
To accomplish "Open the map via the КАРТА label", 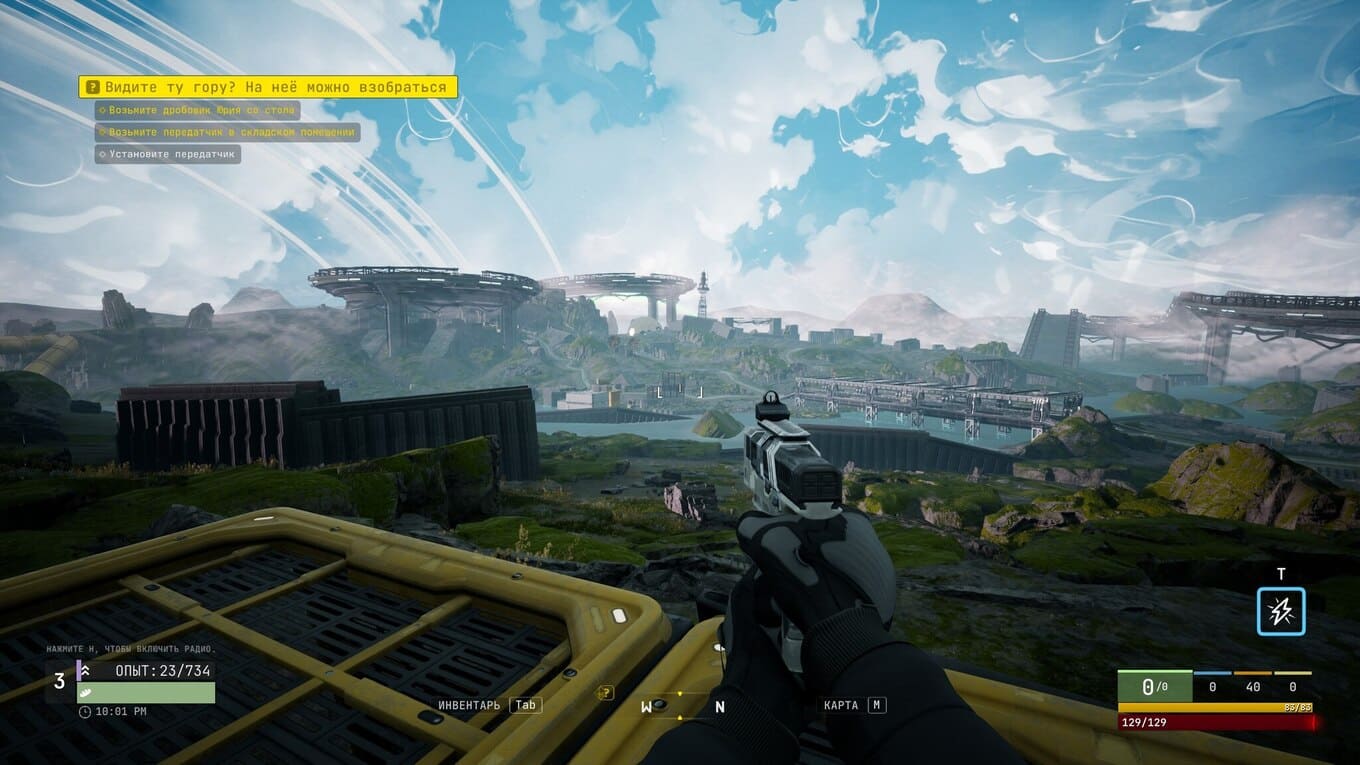I will coord(841,705).
